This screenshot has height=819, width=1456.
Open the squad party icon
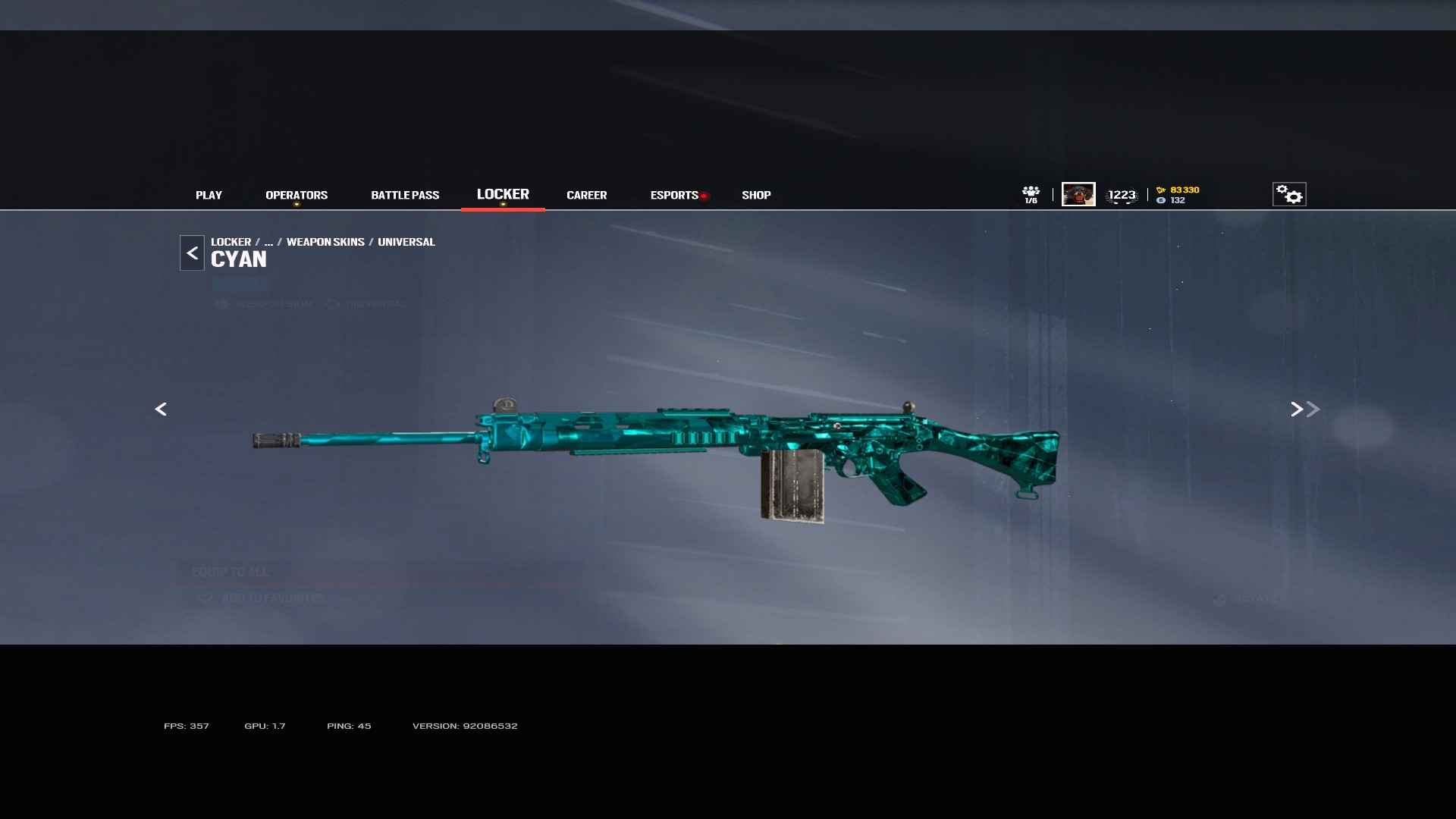coord(1031,194)
